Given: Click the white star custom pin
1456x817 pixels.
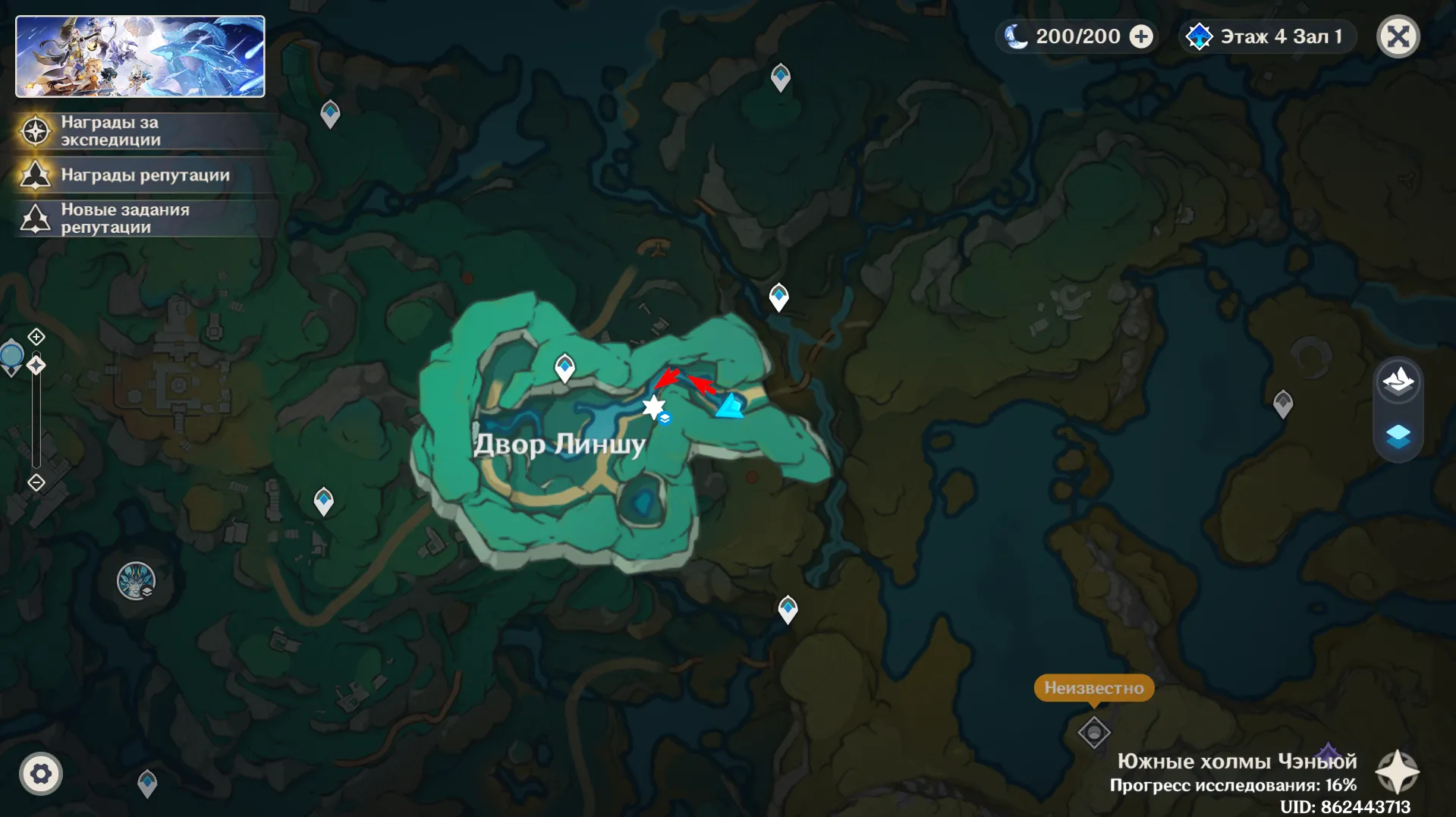Looking at the screenshot, I should (653, 407).
